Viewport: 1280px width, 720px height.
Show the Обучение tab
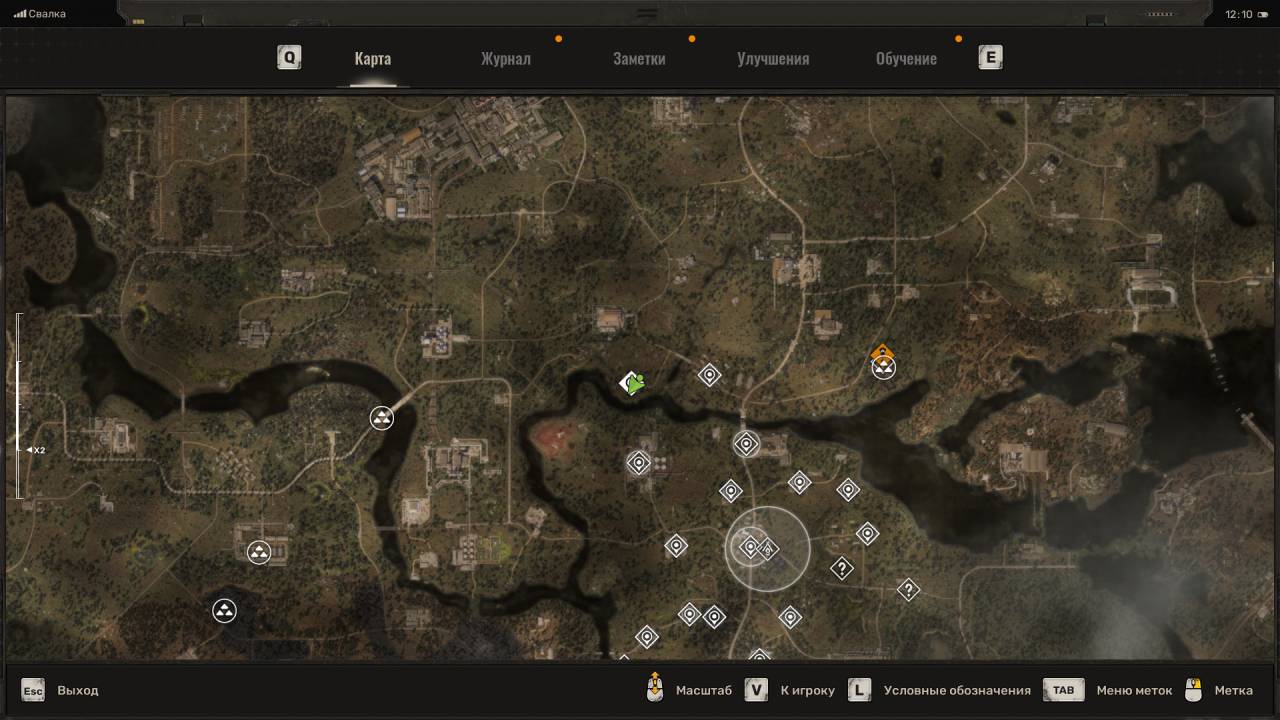pyautogui.click(x=906, y=58)
